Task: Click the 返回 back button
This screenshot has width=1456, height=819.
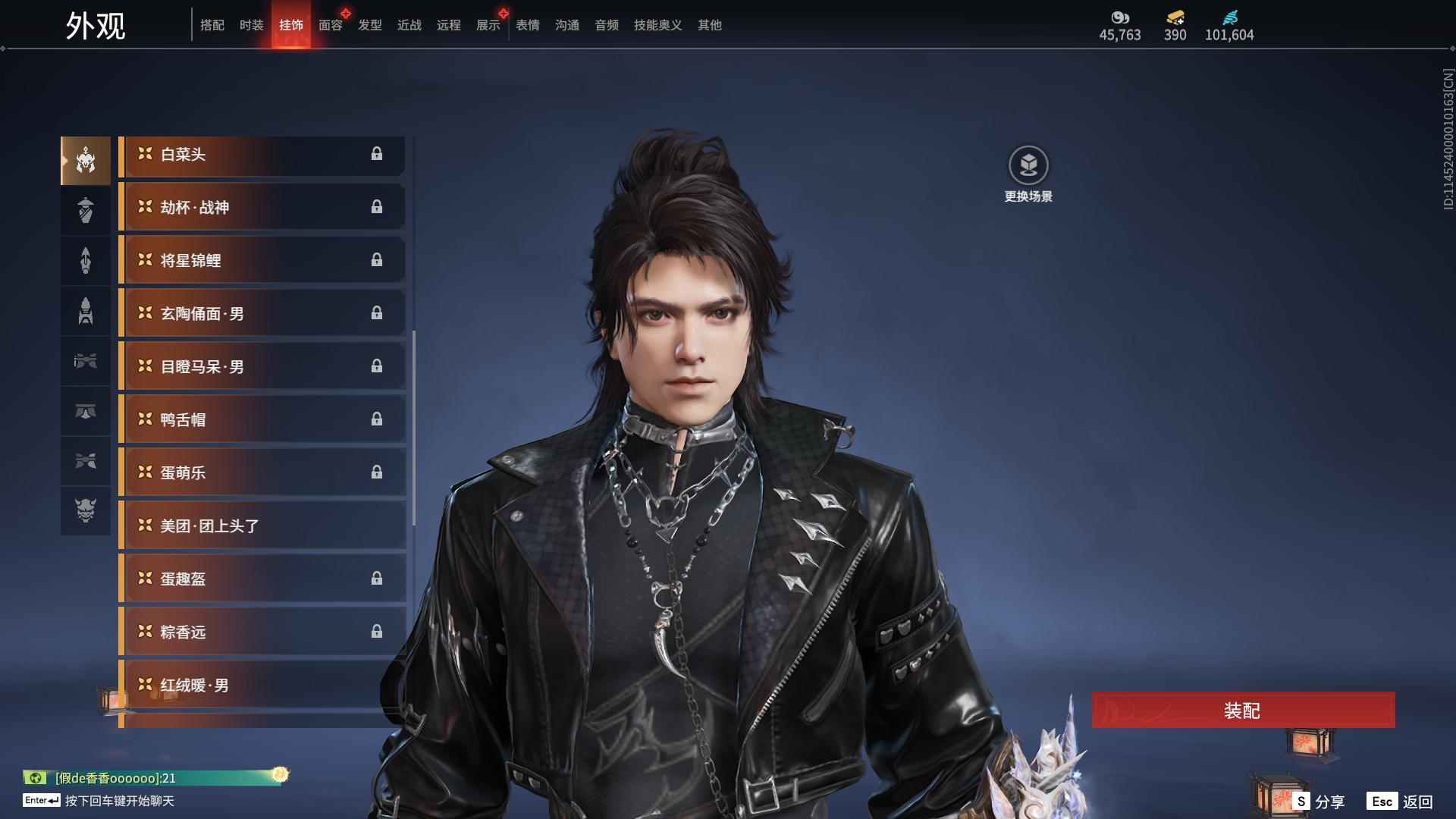Action: pyautogui.click(x=1401, y=802)
